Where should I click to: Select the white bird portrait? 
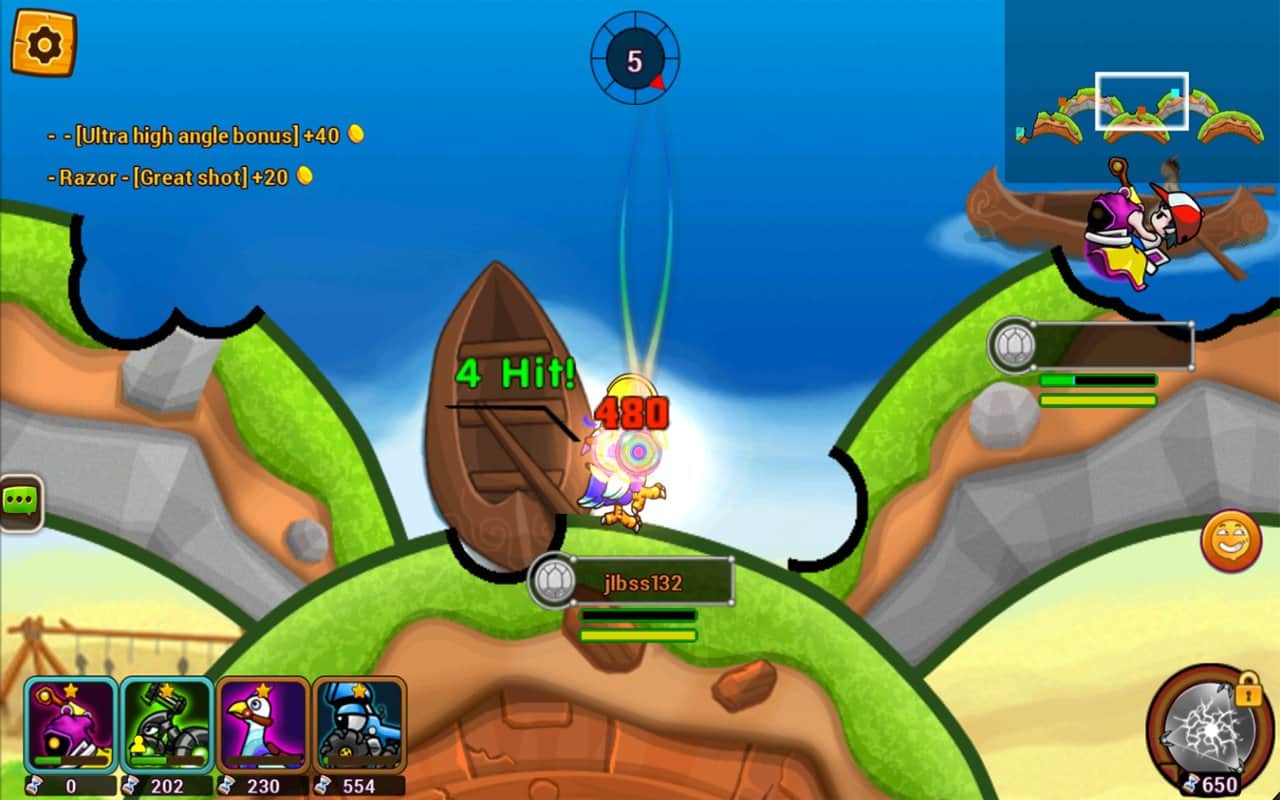point(263,724)
